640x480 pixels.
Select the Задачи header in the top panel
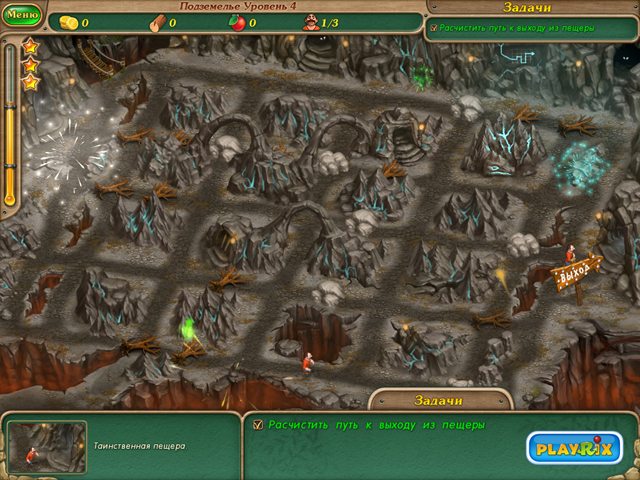(530, 8)
